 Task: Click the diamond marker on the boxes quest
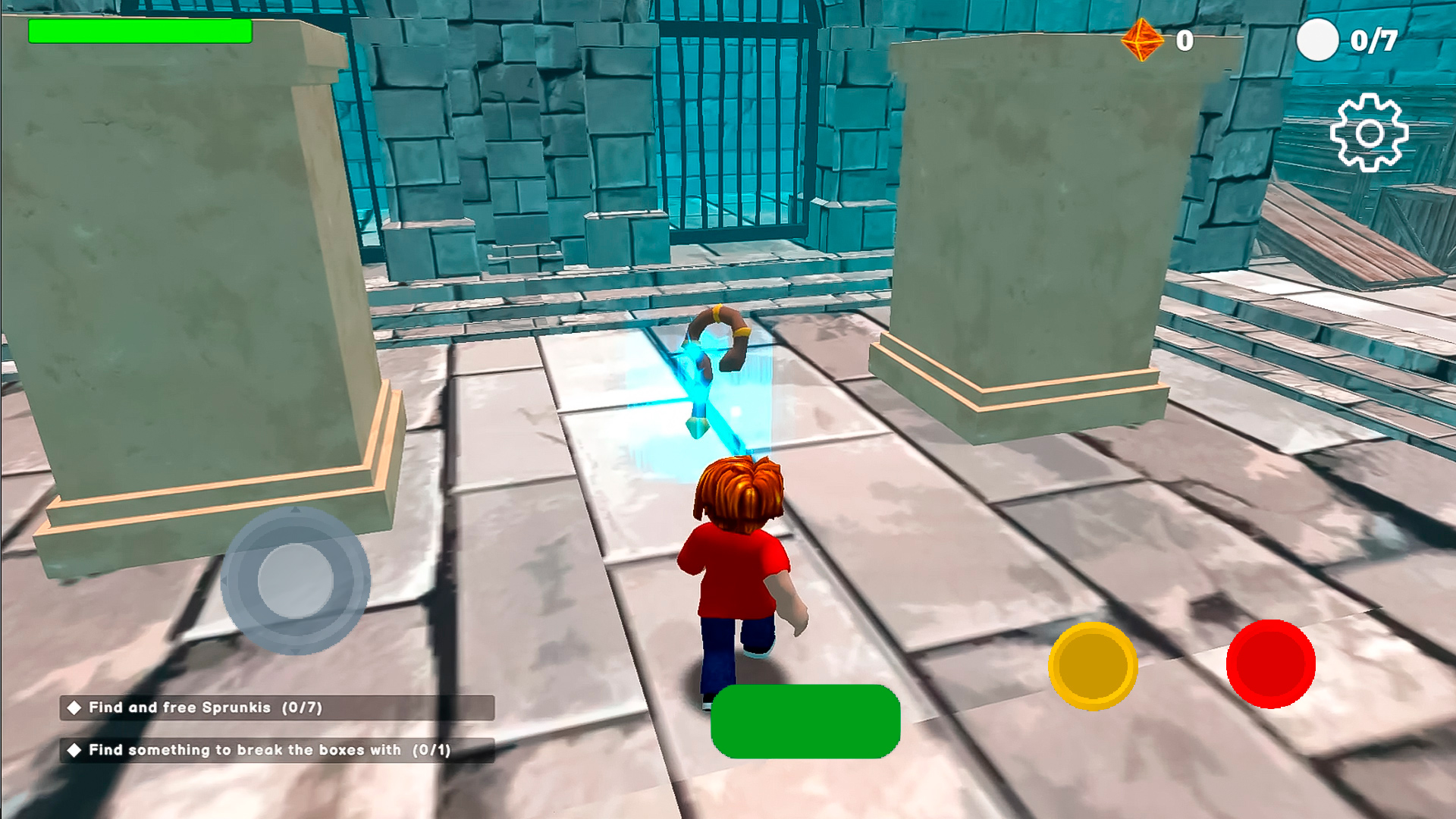click(74, 750)
